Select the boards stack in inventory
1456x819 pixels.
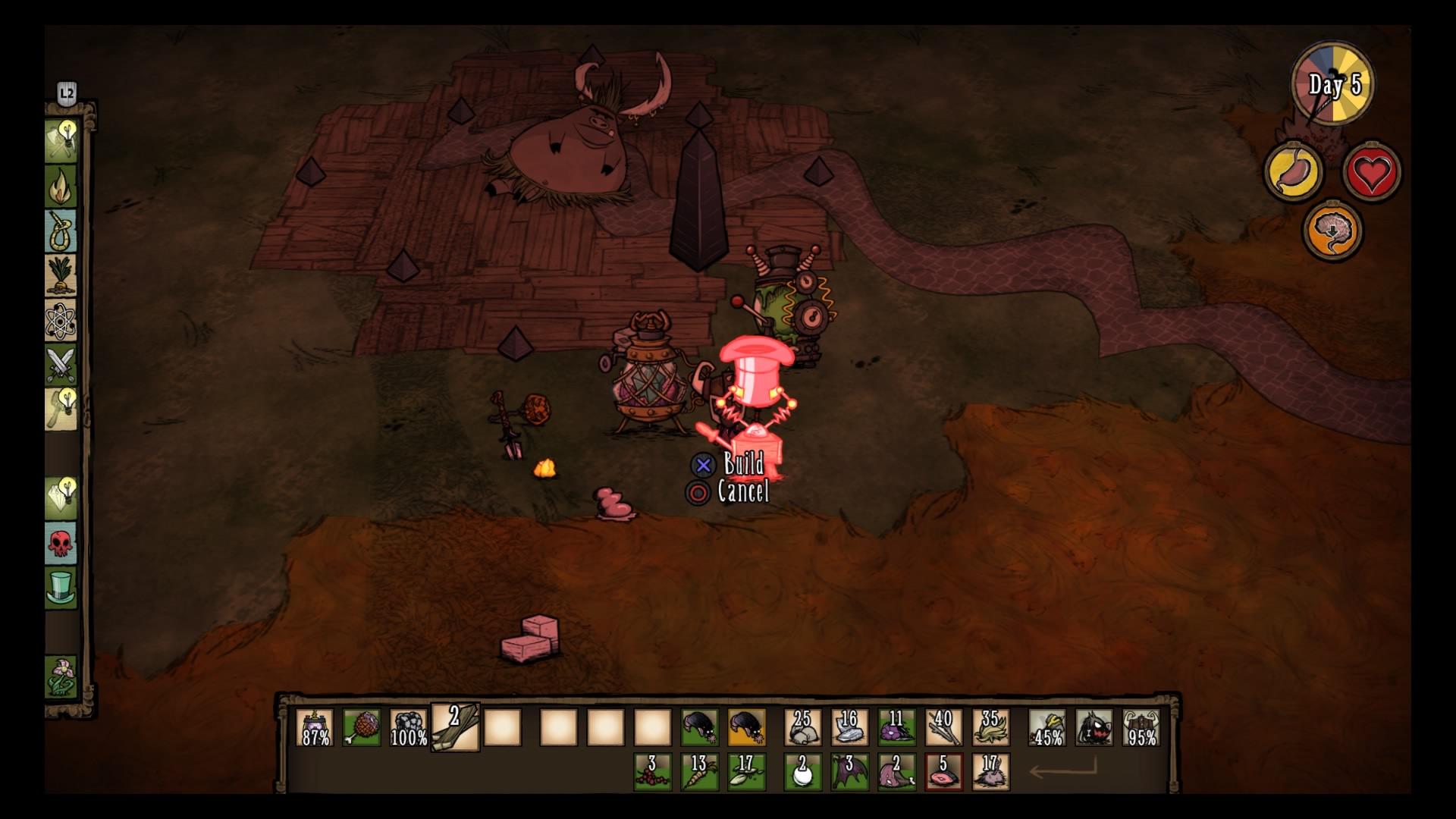pyautogui.click(x=455, y=727)
